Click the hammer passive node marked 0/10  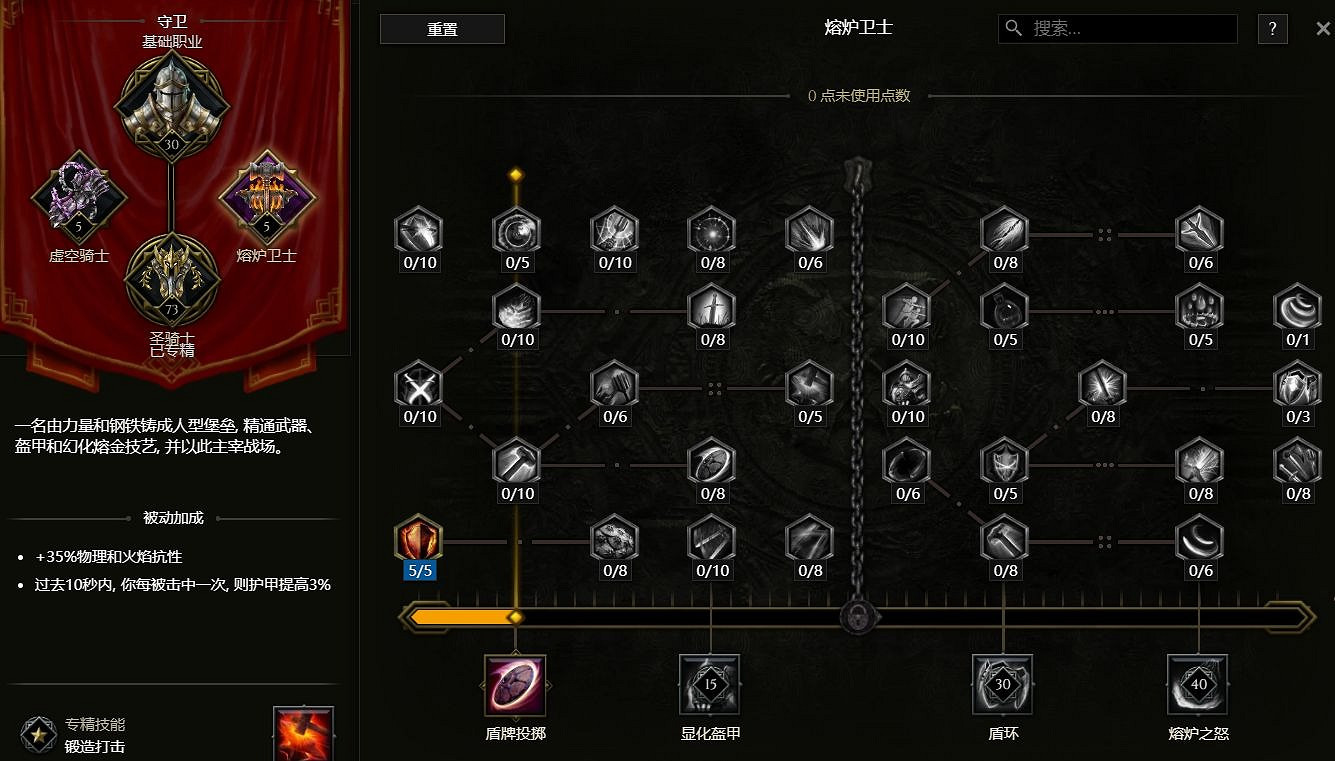(516, 463)
